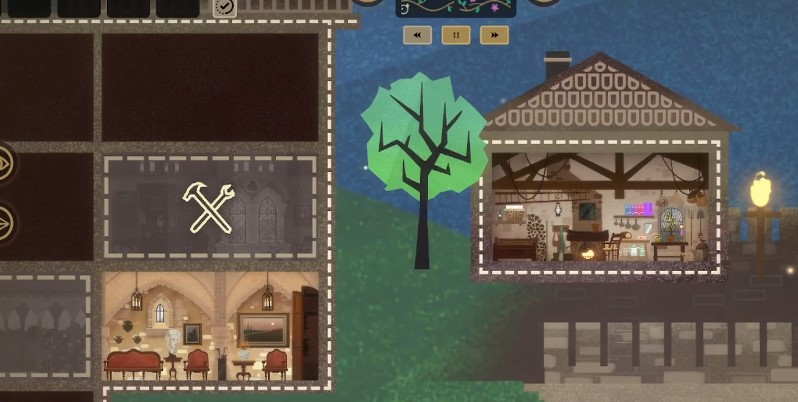
Task: Speed up time with the fast-forward button
Action: coord(494,35)
